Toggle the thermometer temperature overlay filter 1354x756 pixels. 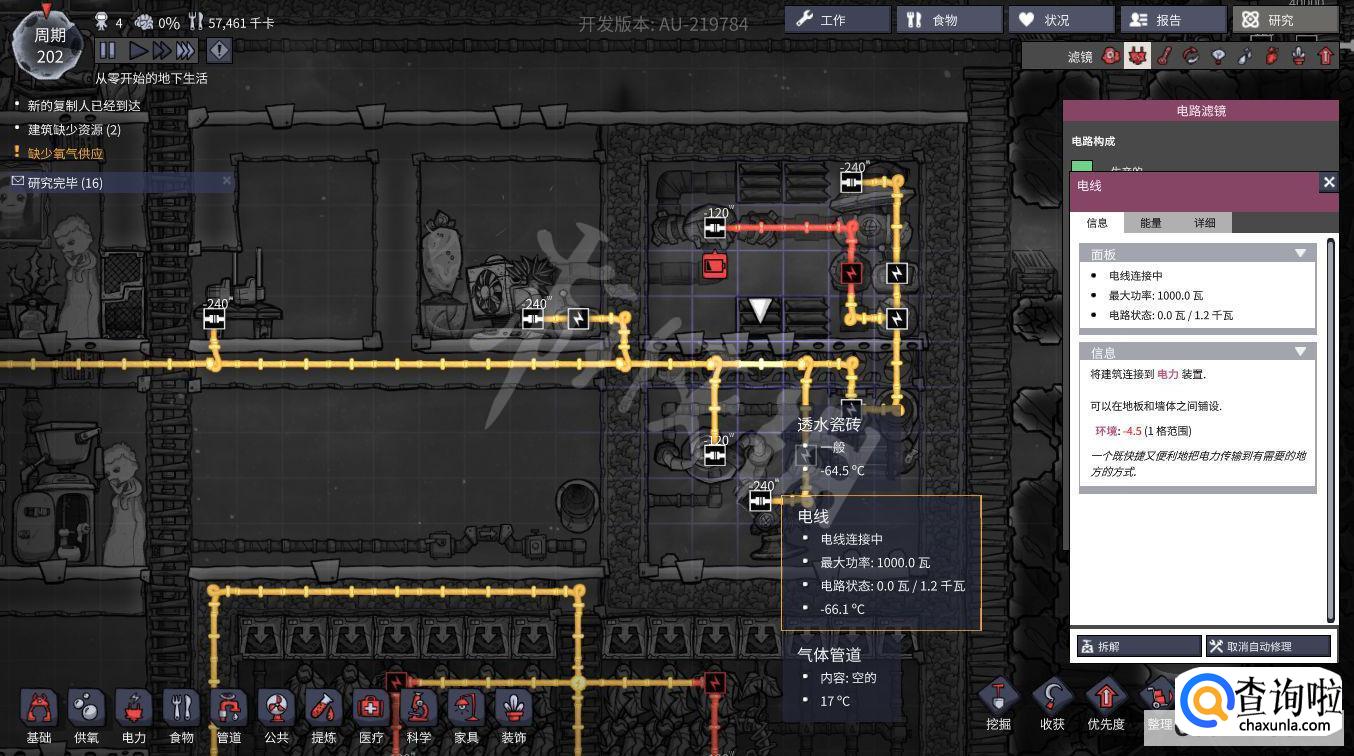pos(1164,57)
